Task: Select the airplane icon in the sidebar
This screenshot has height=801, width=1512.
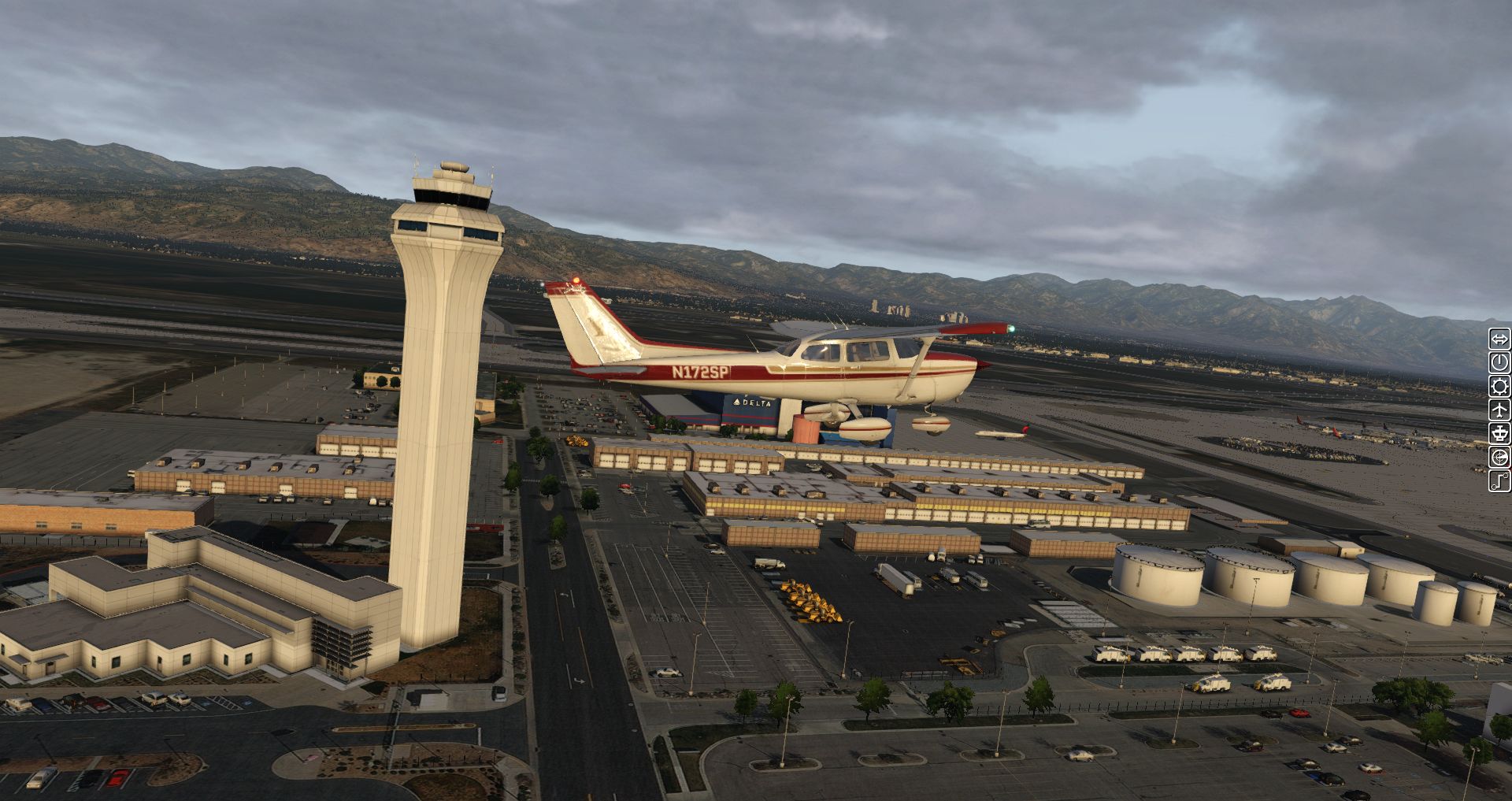Action: 1499,410
